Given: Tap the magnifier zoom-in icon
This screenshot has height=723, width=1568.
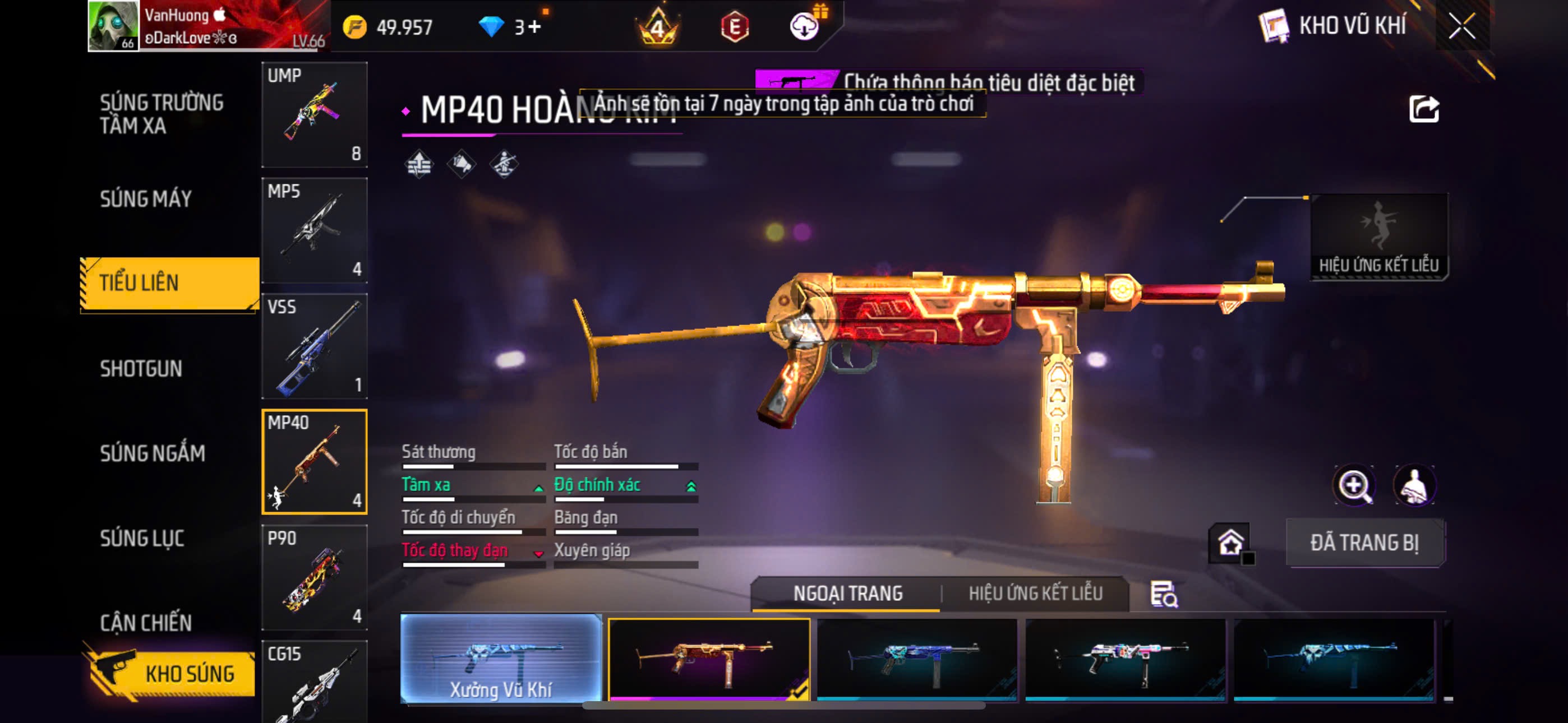Looking at the screenshot, I should pyautogui.click(x=1353, y=486).
